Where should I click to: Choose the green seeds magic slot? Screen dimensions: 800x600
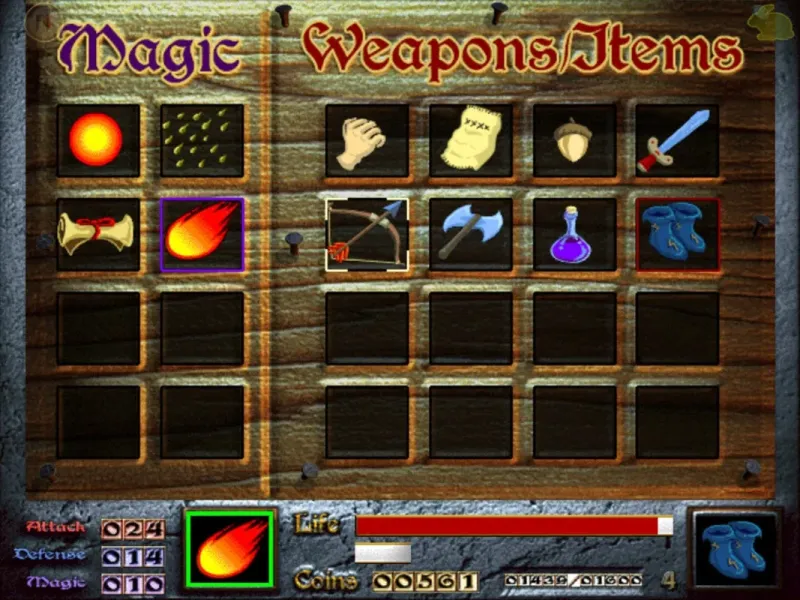click(202, 140)
